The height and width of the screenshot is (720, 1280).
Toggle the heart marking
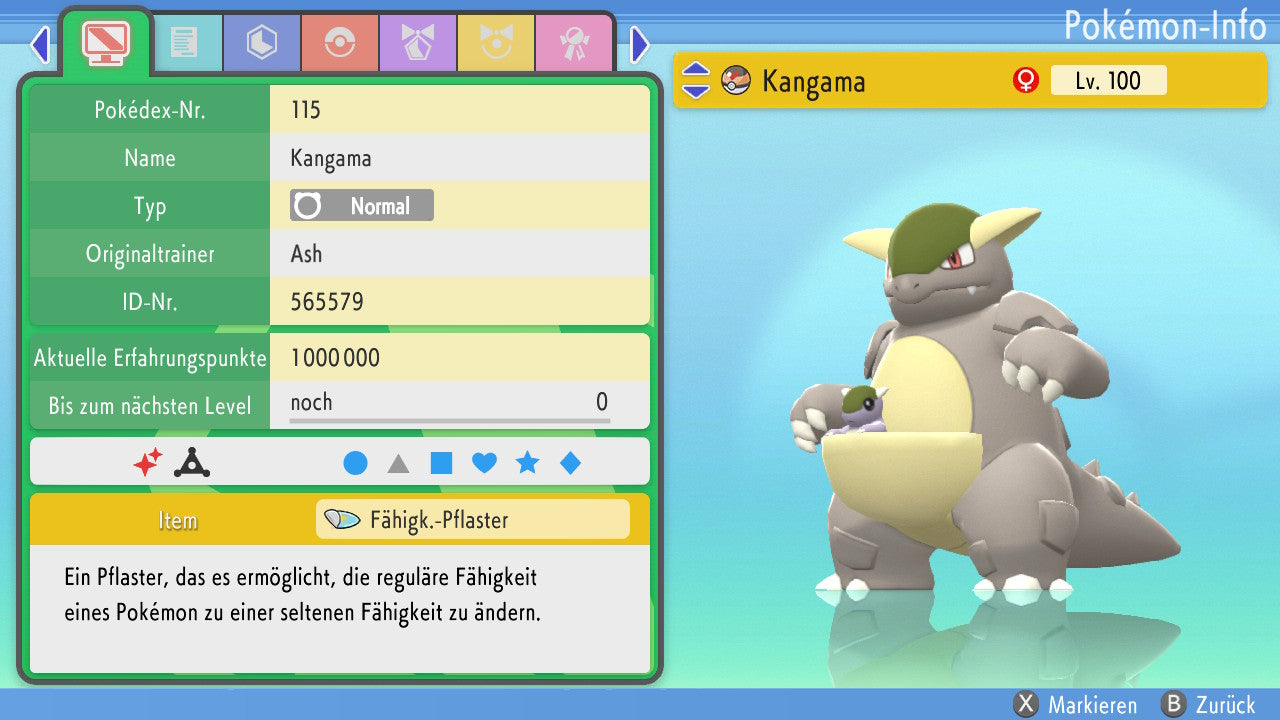[x=484, y=463]
